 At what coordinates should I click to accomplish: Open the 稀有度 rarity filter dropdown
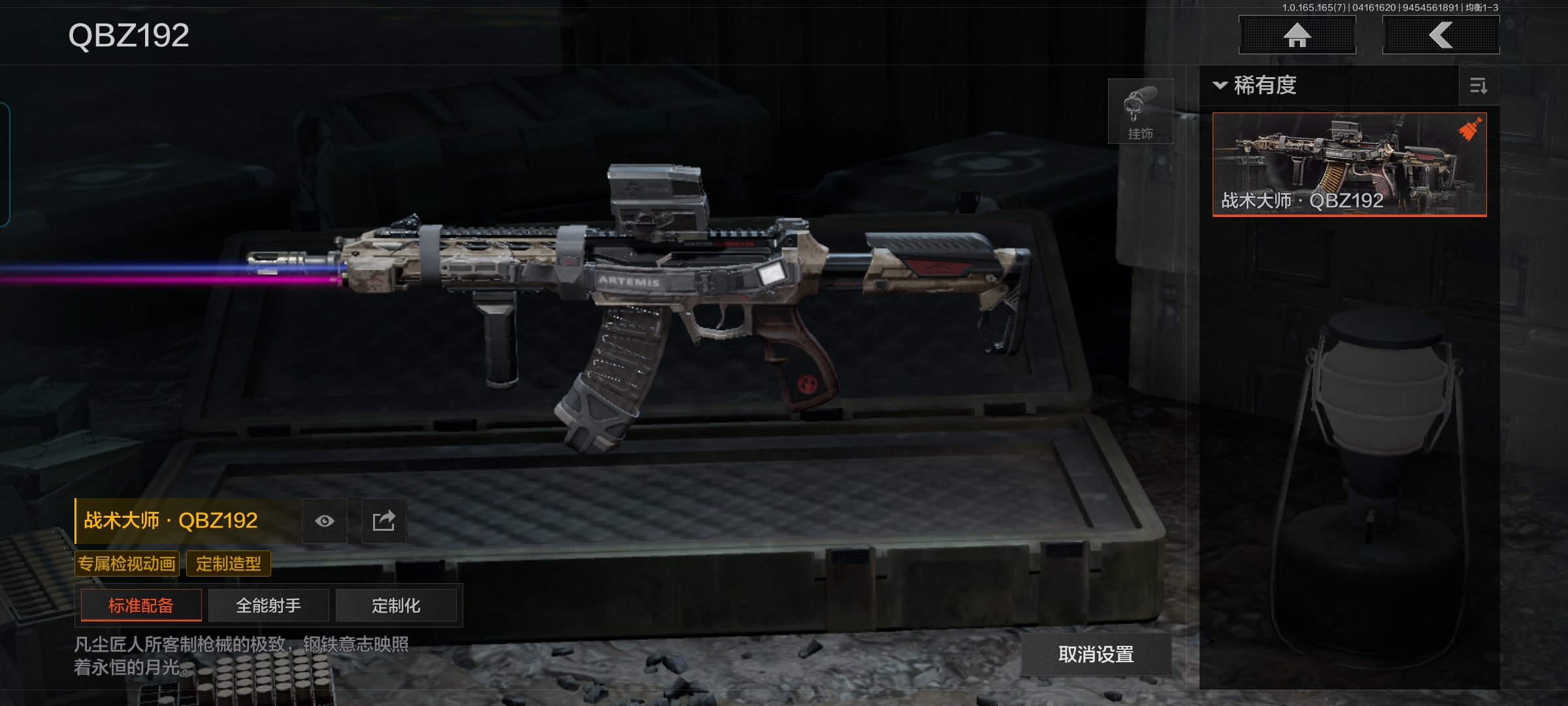(1256, 86)
